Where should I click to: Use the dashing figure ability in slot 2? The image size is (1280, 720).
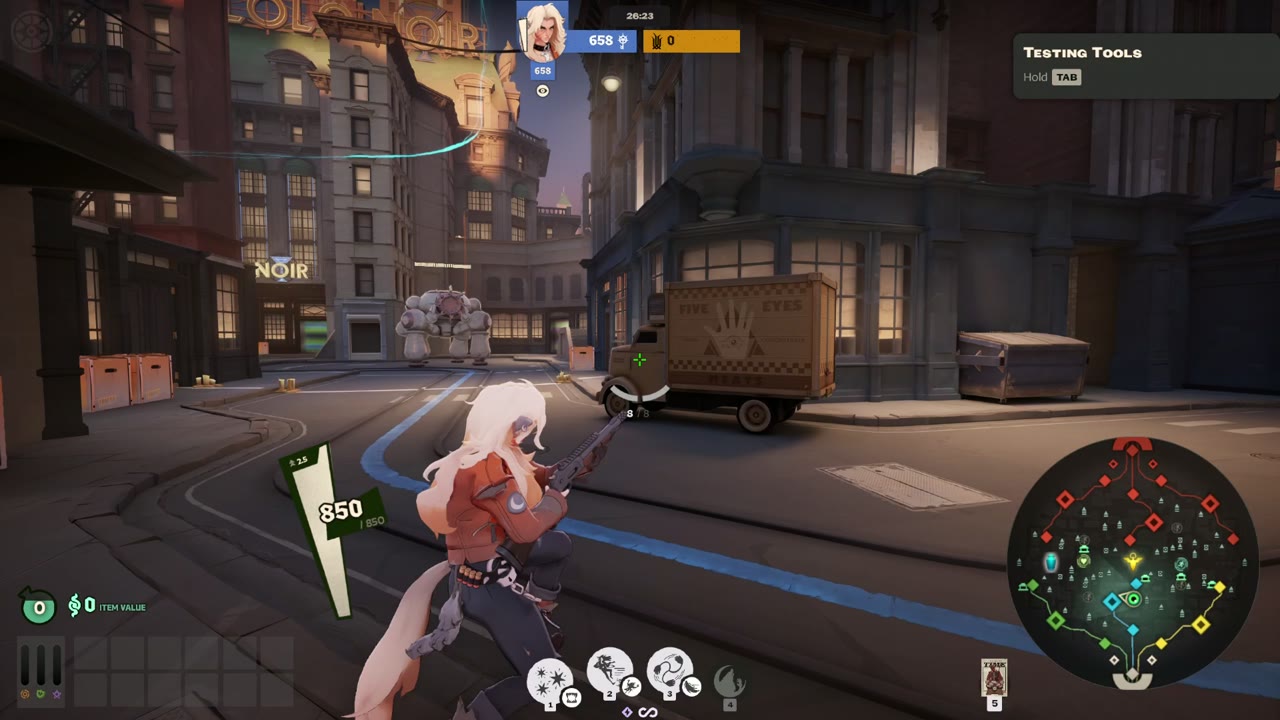tap(609, 670)
